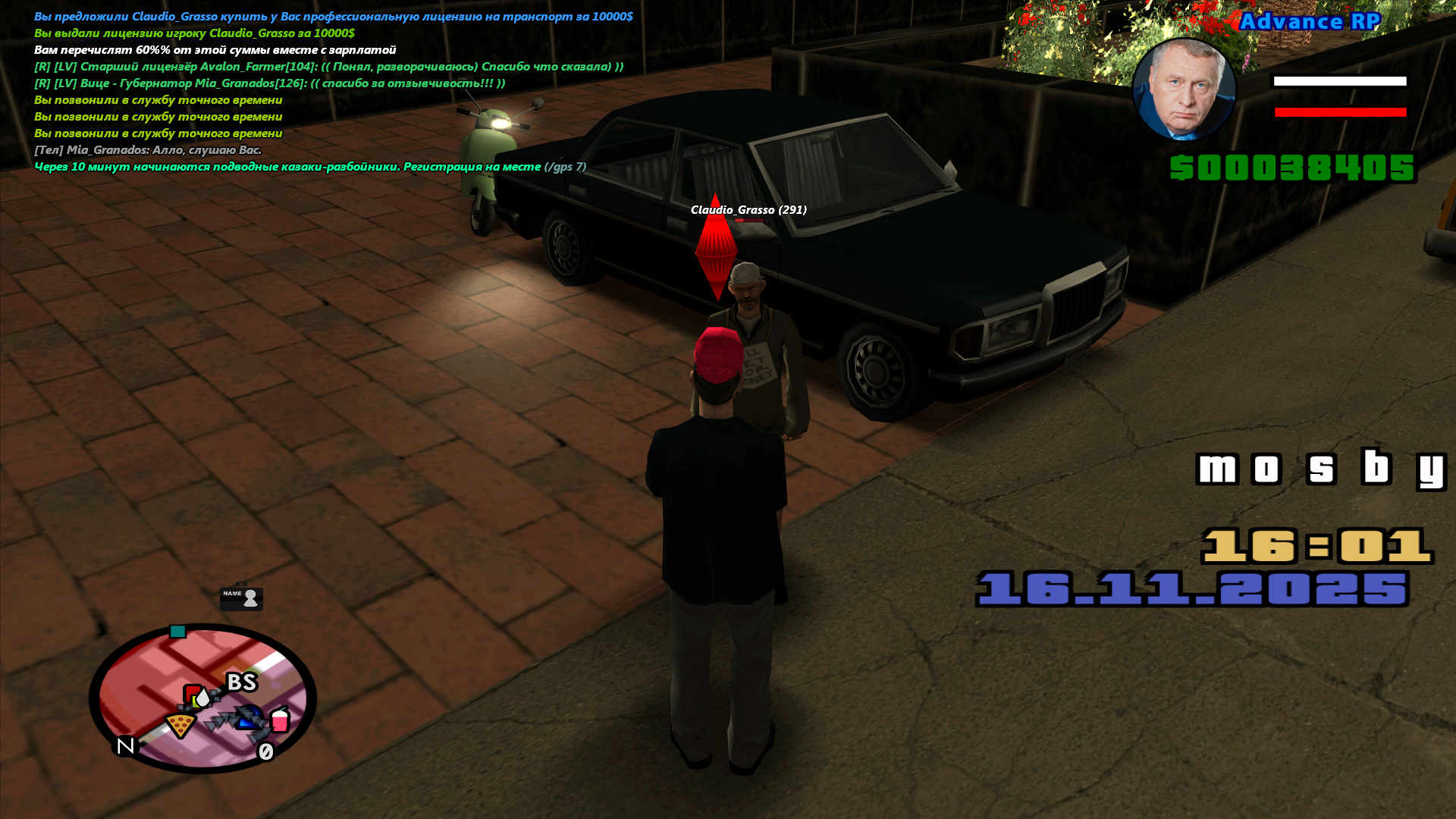The image size is (1456, 819).
Task: Open the NAME ID badge icon
Action: pyautogui.click(x=241, y=598)
